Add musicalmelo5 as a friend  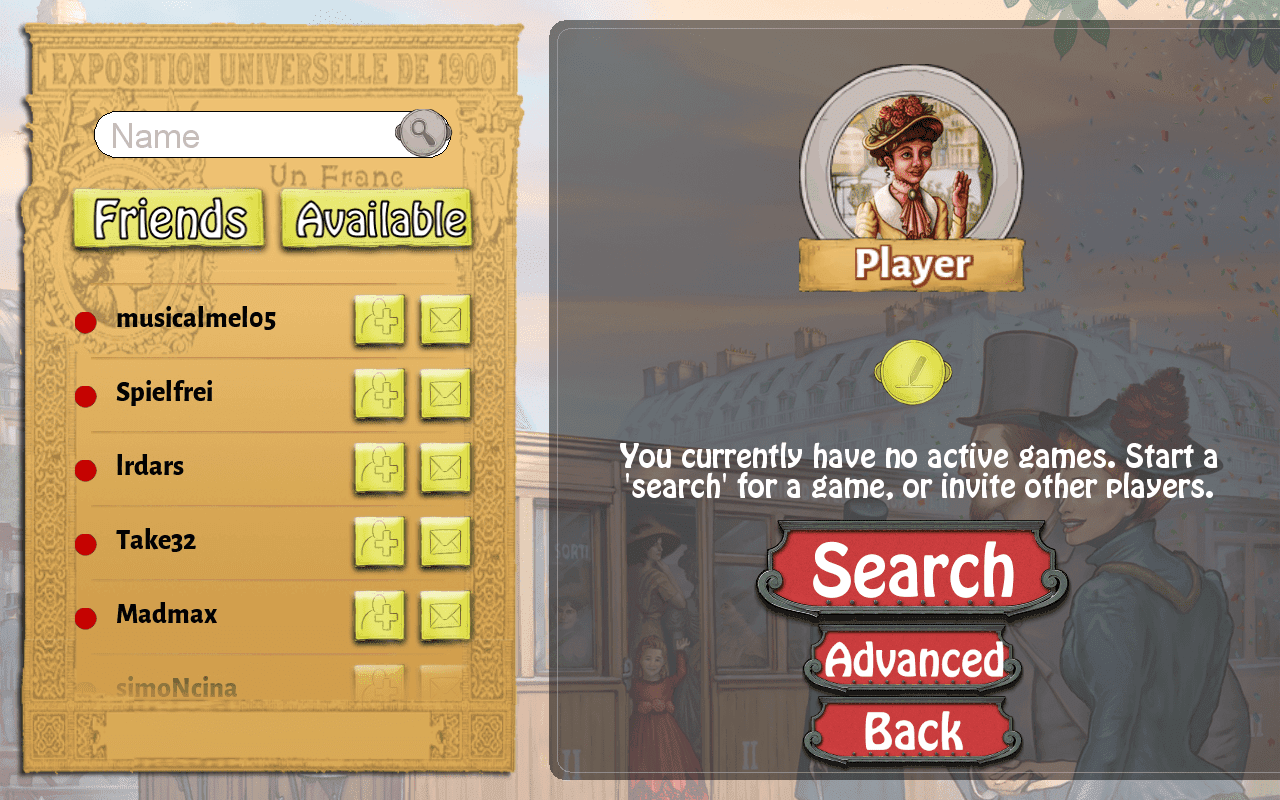pos(380,319)
